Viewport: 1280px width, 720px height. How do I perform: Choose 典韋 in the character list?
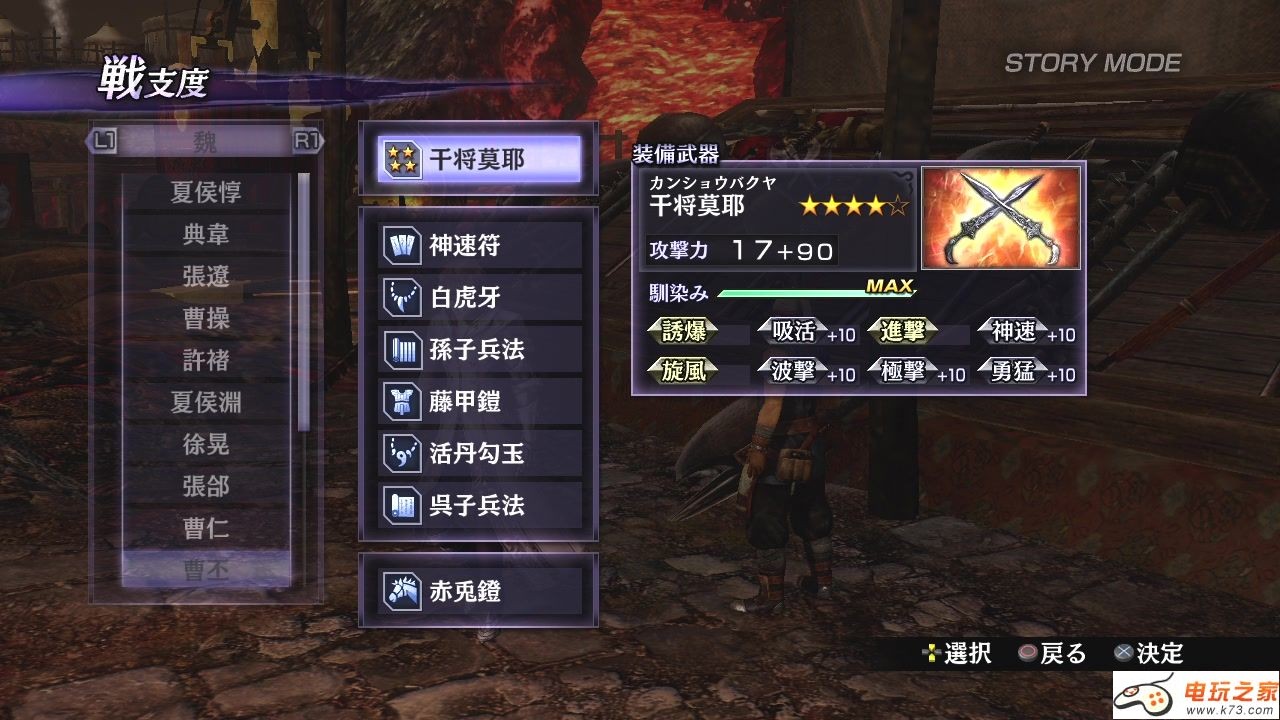pyautogui.click(x=206, y=234)
